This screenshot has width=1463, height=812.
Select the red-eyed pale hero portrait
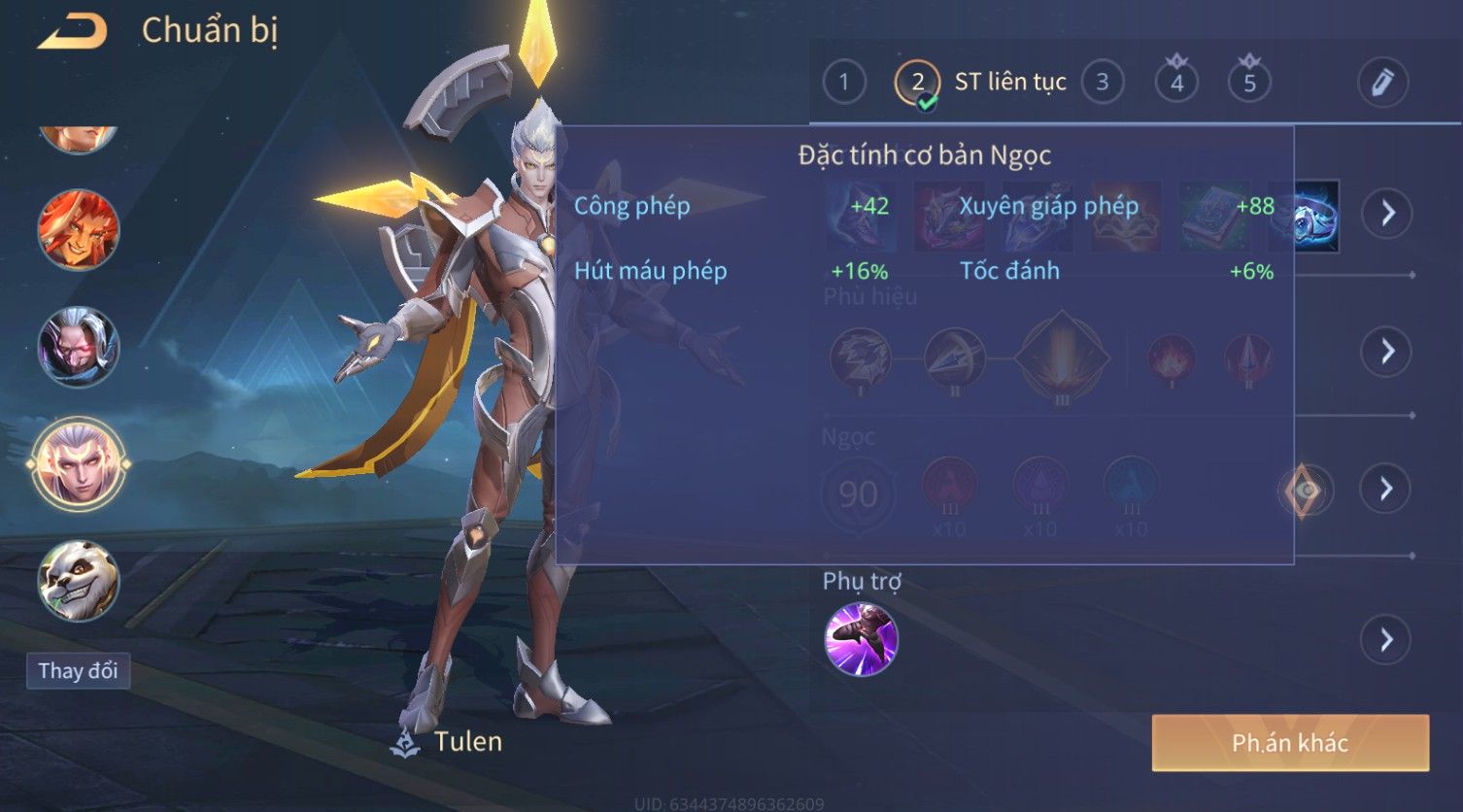[79, 347]
